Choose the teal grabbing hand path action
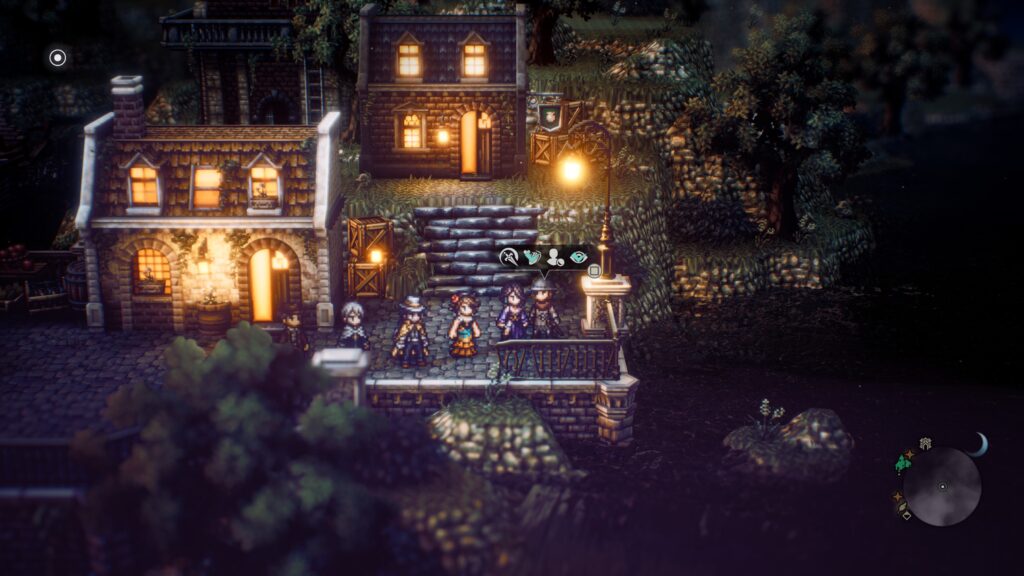Screen dimensions: 1024x576 [x=532, y=257]
